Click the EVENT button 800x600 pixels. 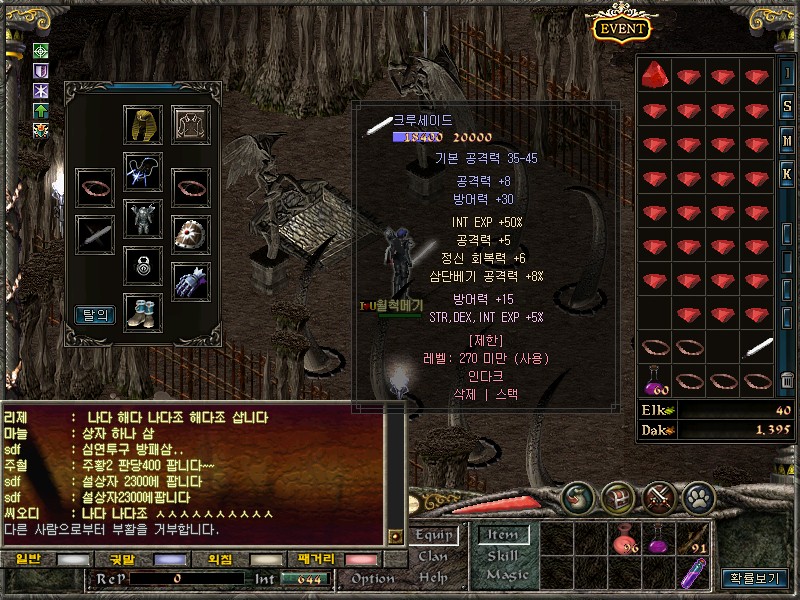[622, 28]
